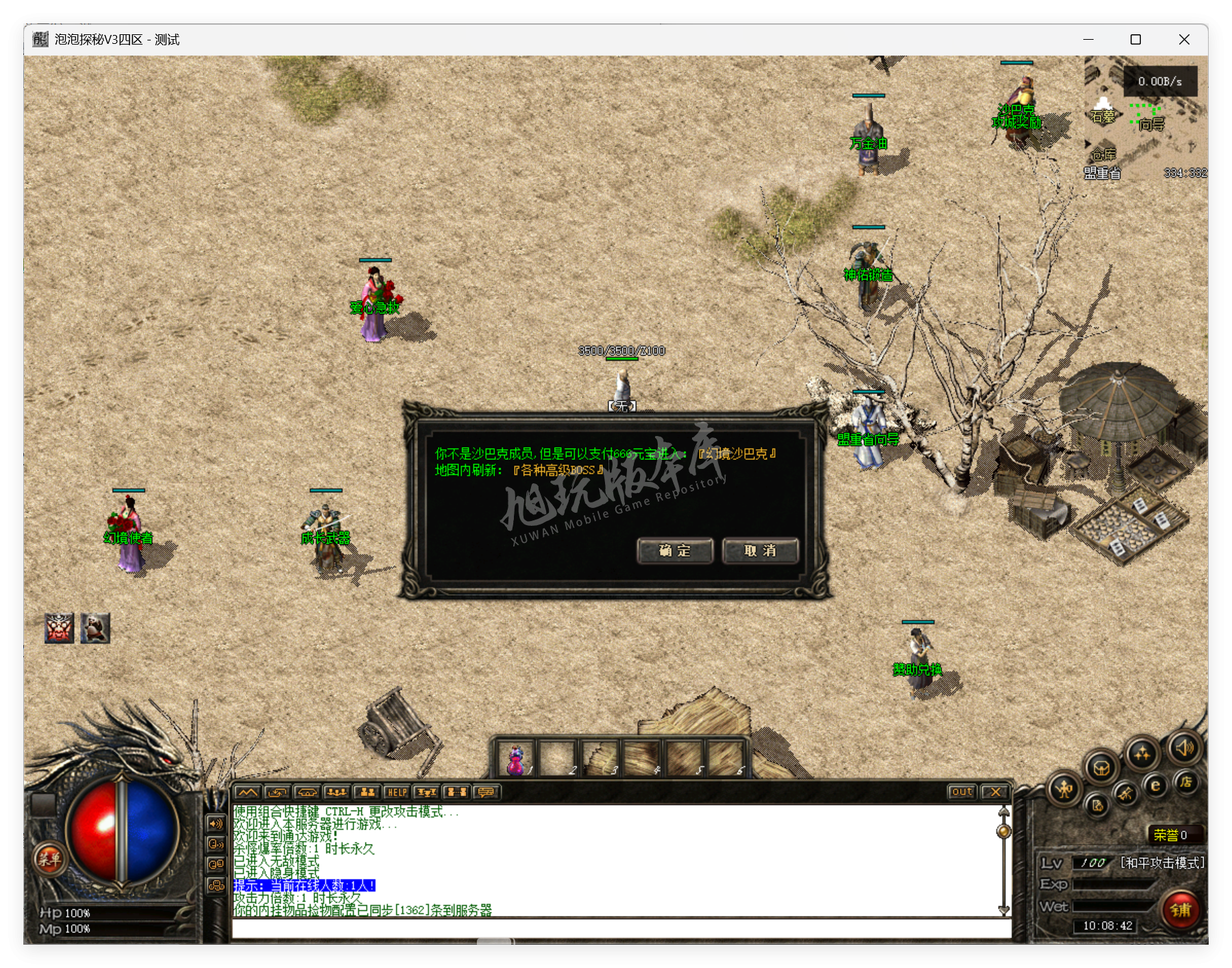
Task: Open the 店 shop icon
Action: tap(1186, 782)
